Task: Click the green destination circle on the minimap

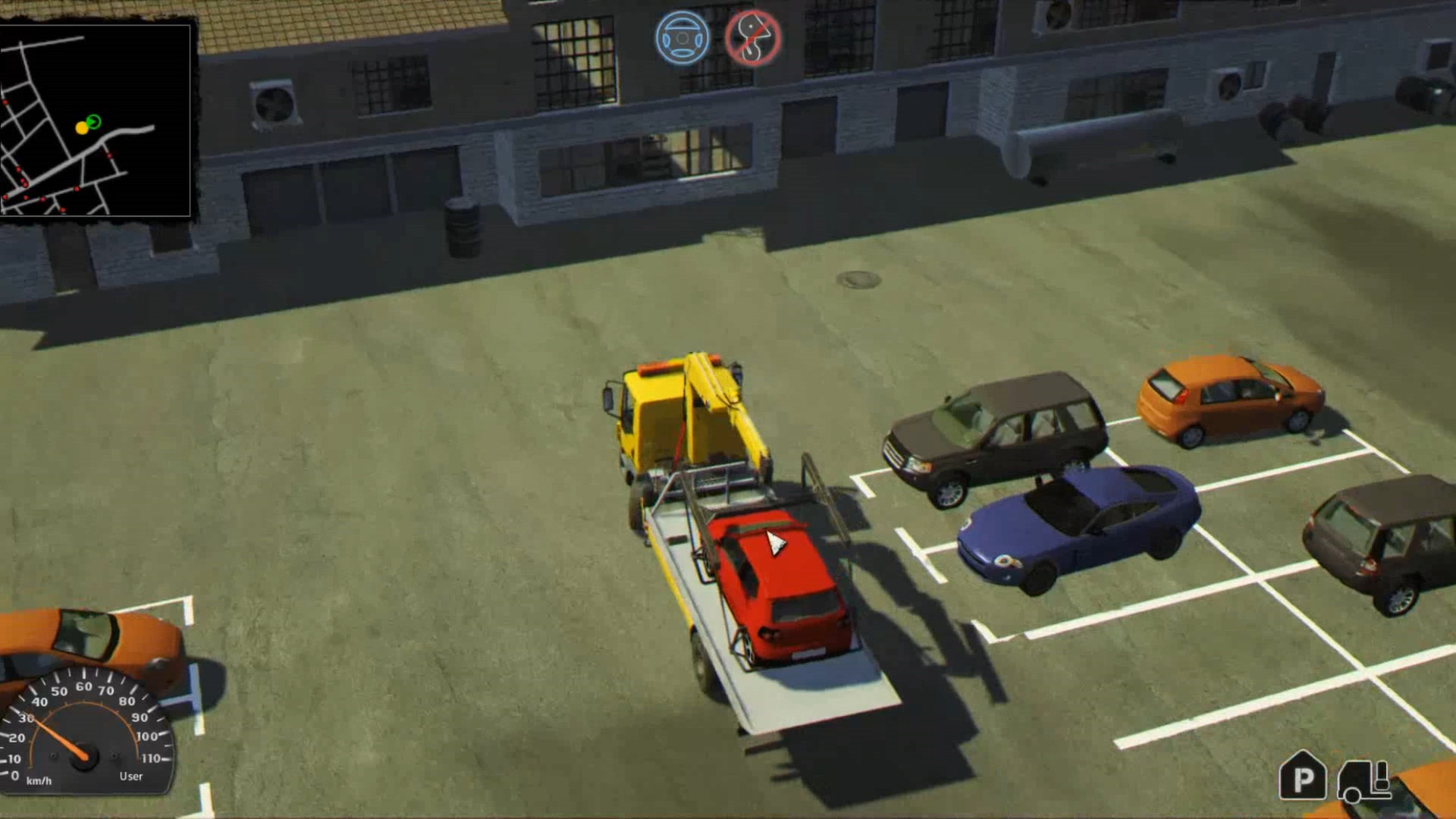Action: click(96, 121)
